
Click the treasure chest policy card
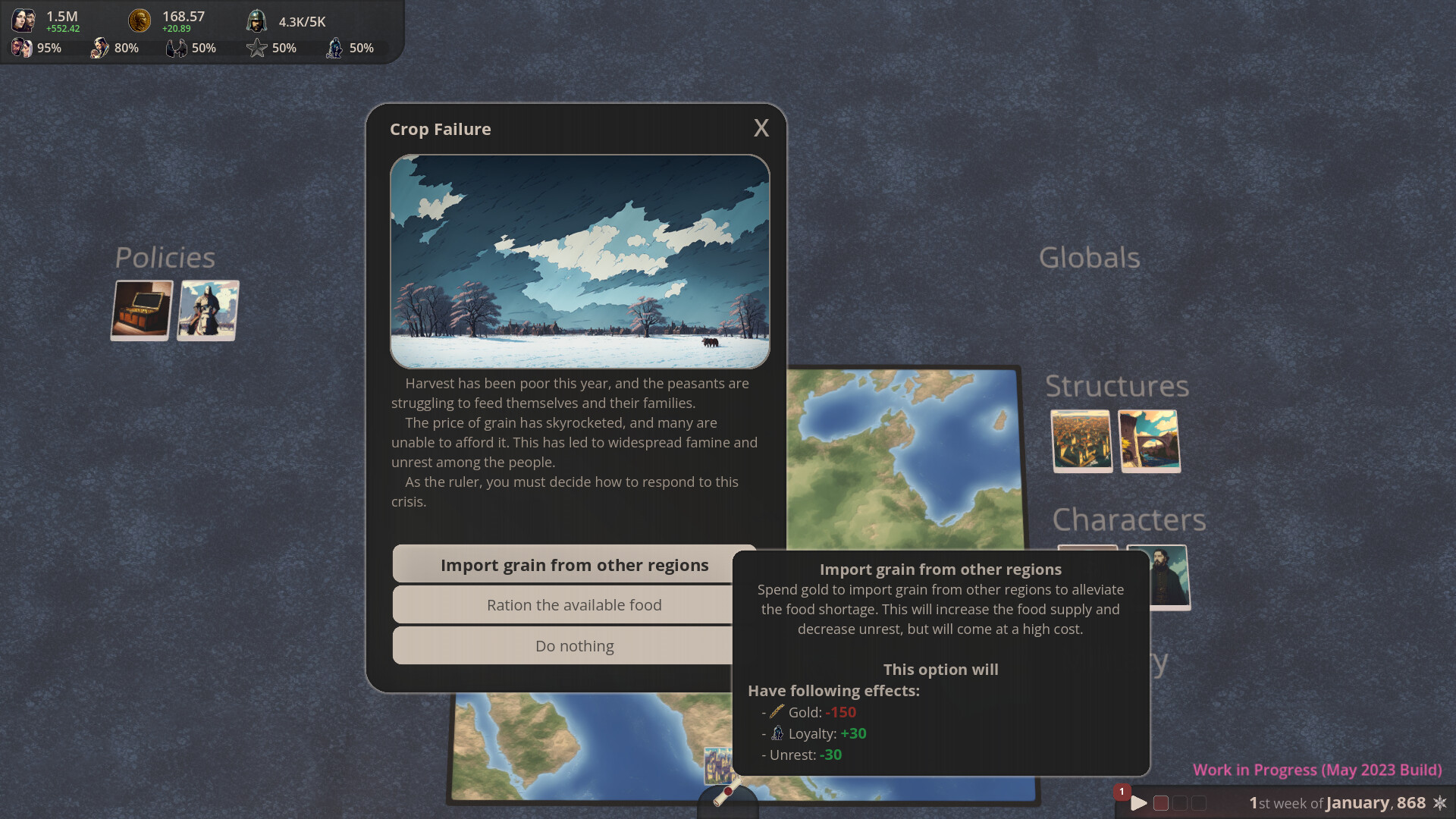[141, 310]
